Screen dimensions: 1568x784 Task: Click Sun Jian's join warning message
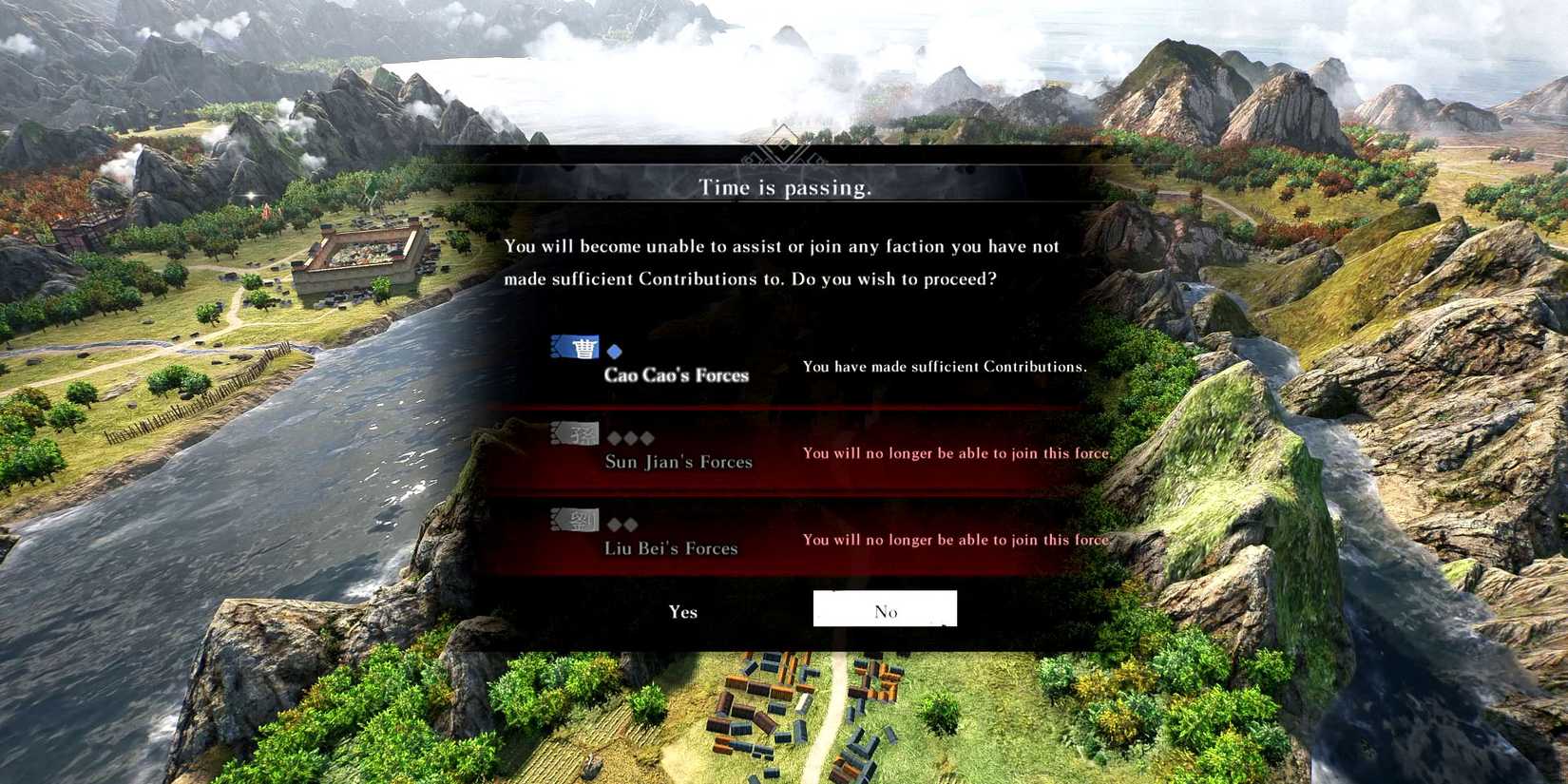click(956, 453)
